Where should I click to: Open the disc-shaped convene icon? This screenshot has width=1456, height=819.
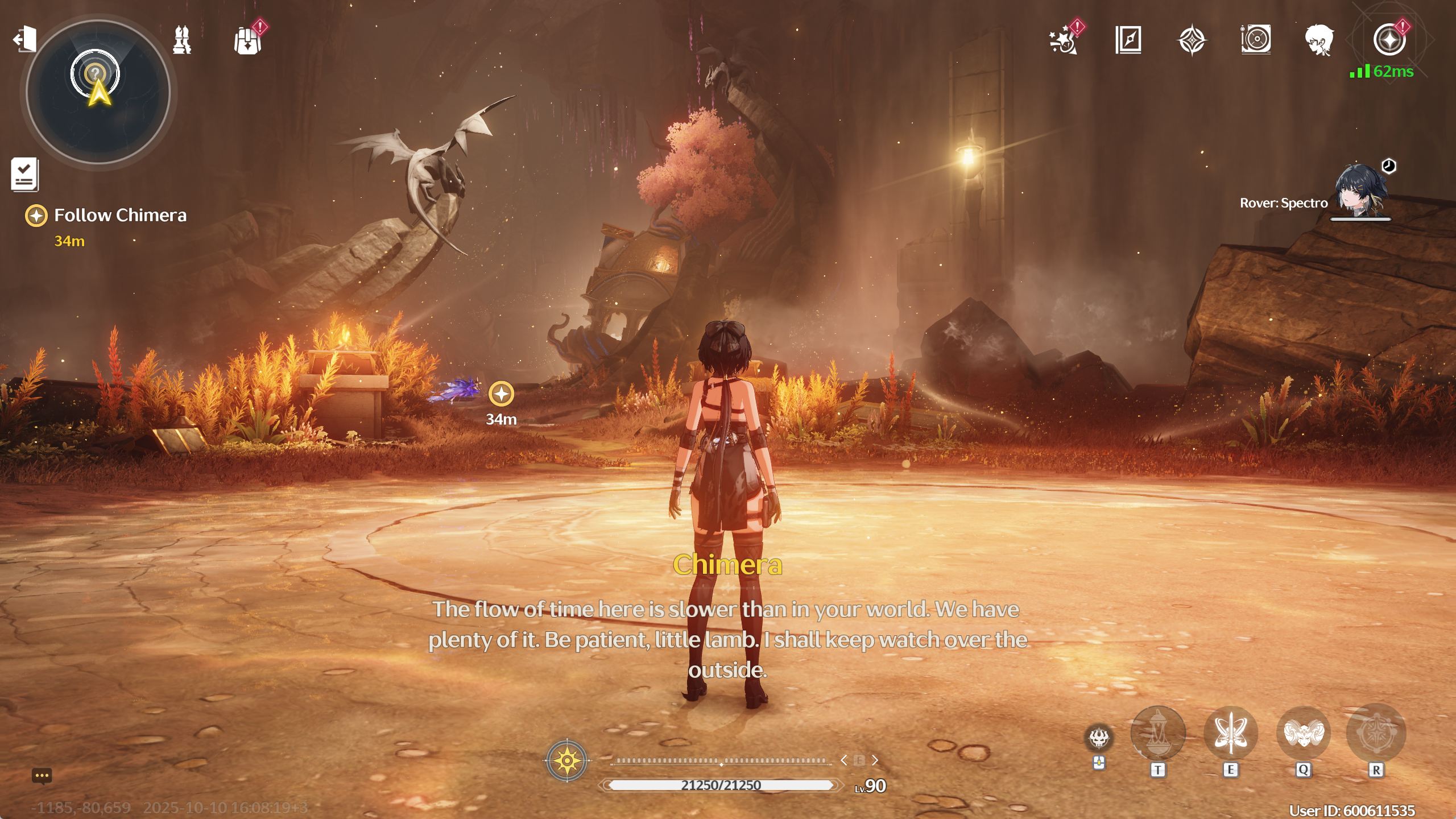click(1256, 40)
